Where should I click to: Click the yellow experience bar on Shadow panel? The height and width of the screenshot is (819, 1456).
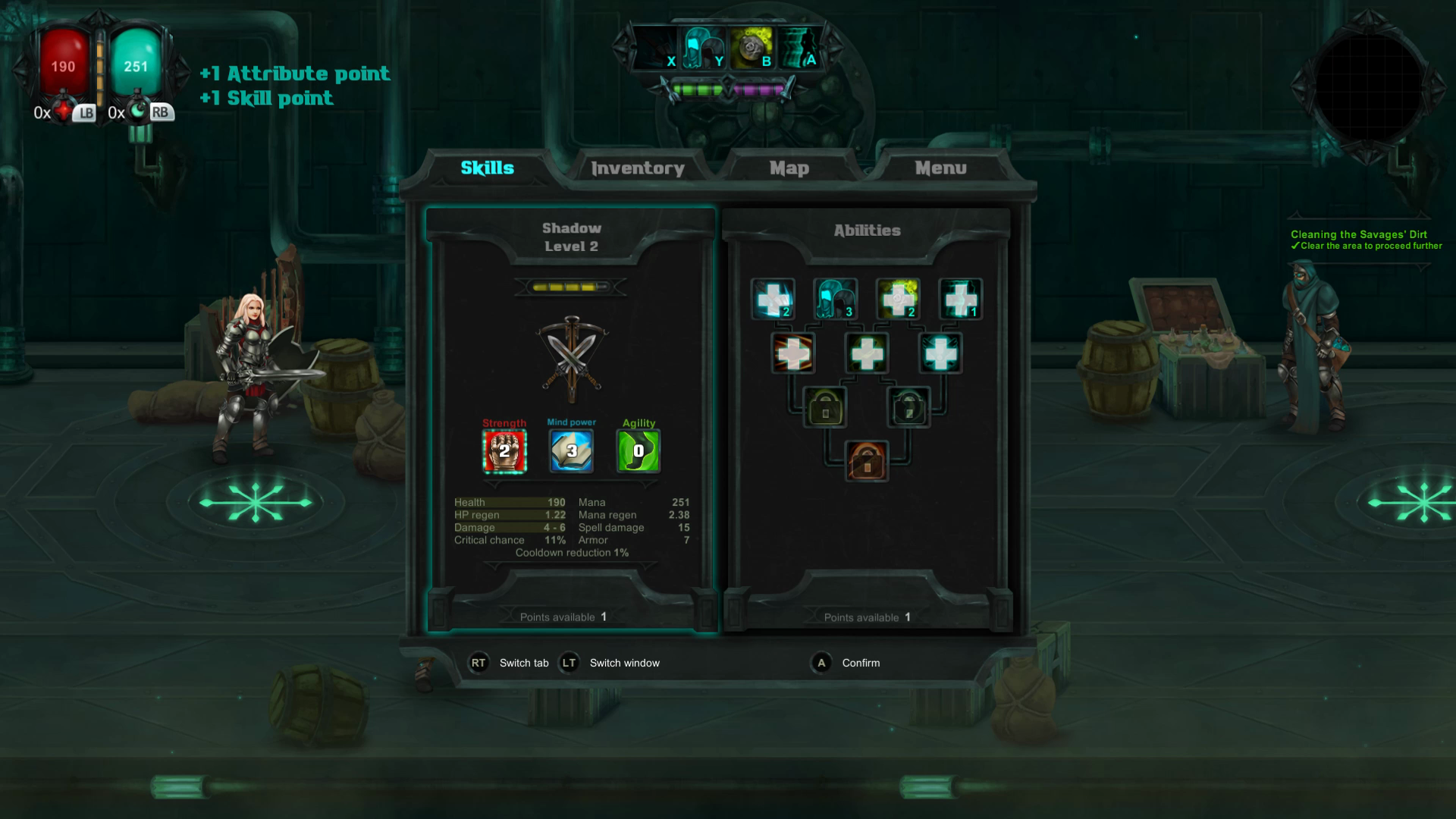coord(571,288)
